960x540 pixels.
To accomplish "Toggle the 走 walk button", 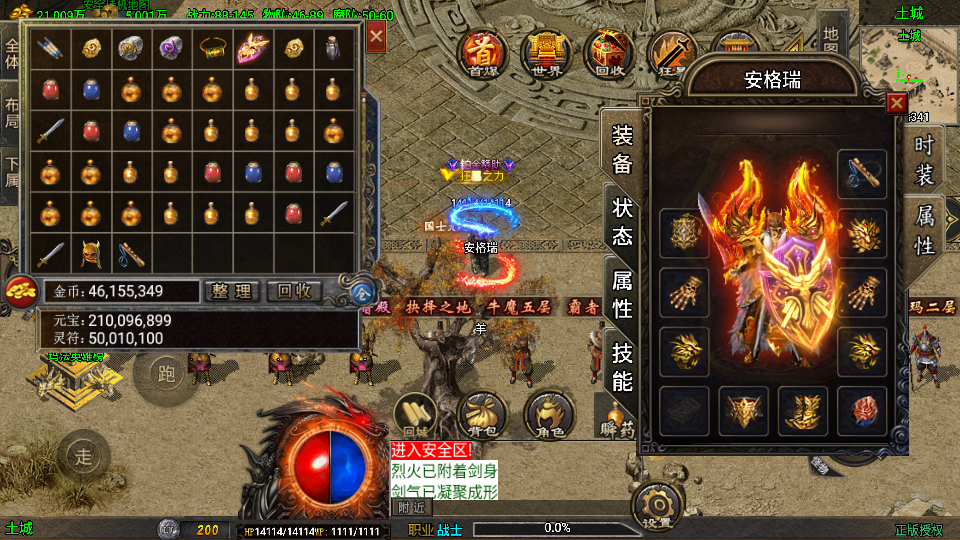I will (x=82, y=456).
